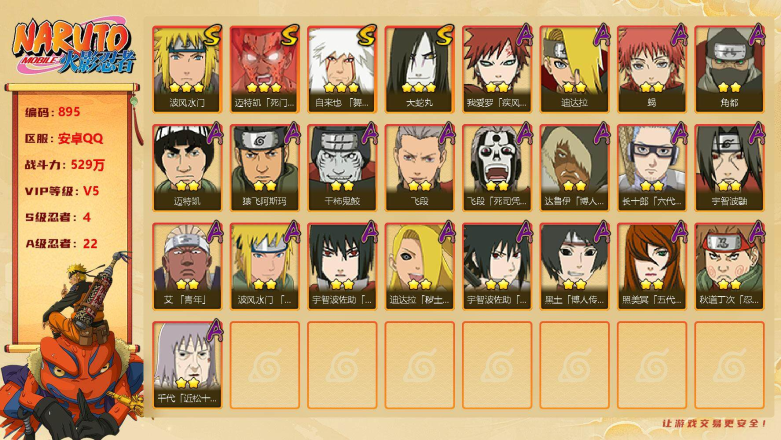
Task: Choose the 达鲁伊 ninja card
Action: pos(574,165)
